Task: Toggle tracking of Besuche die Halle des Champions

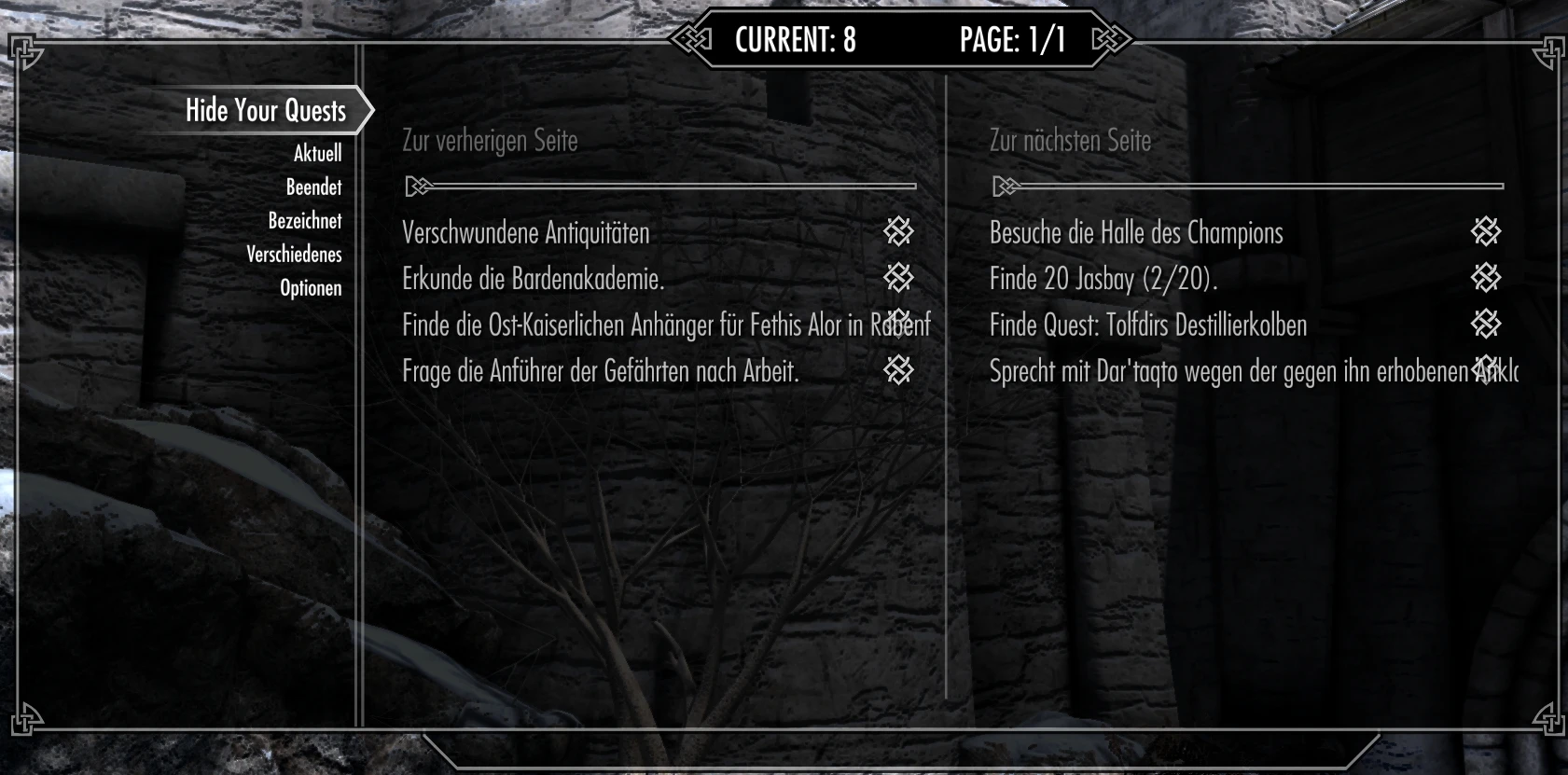Action: coord(1136,233)
